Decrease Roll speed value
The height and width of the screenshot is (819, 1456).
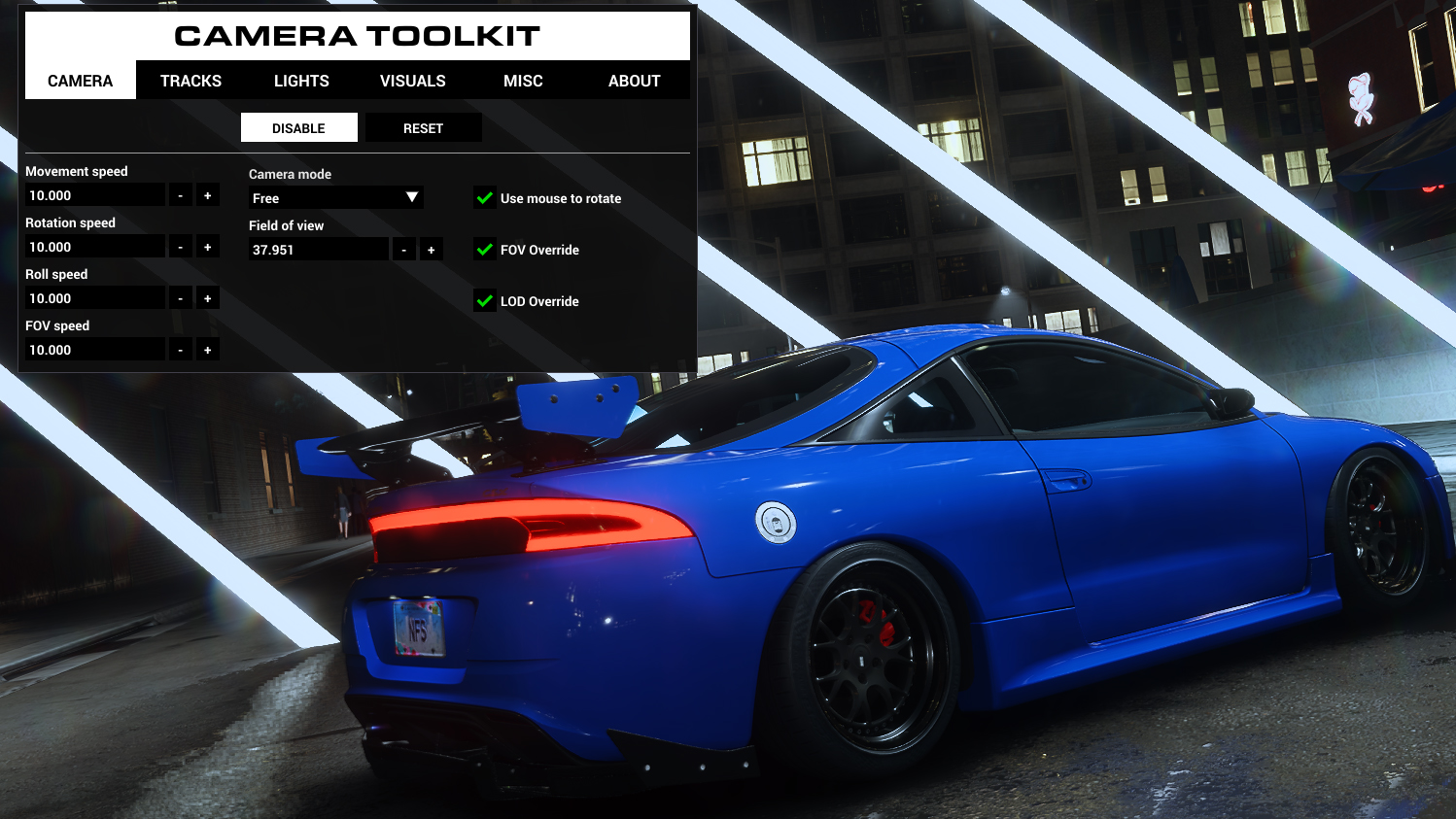pos(180,297)
